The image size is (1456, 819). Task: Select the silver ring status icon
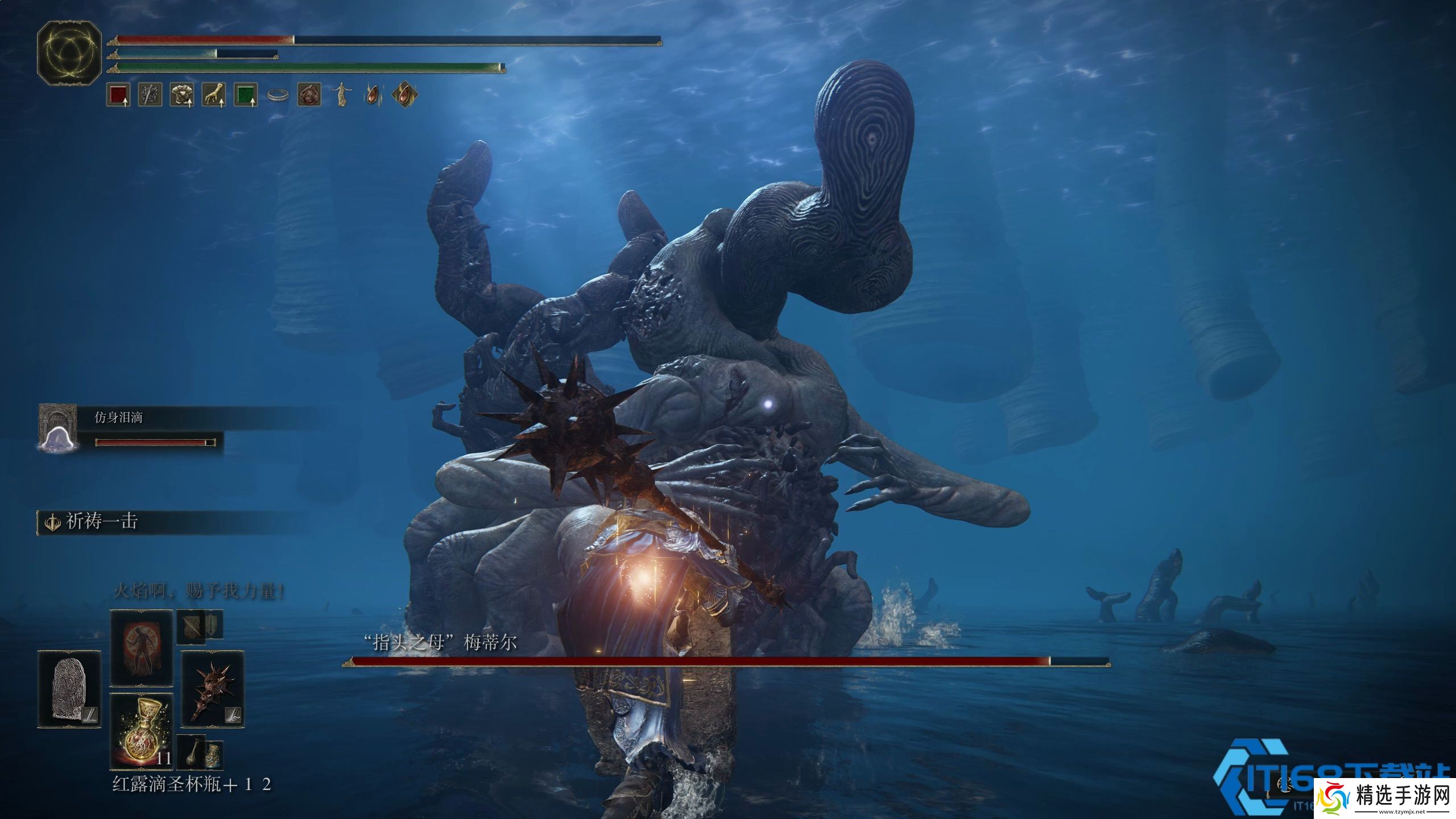click(278, 95)
